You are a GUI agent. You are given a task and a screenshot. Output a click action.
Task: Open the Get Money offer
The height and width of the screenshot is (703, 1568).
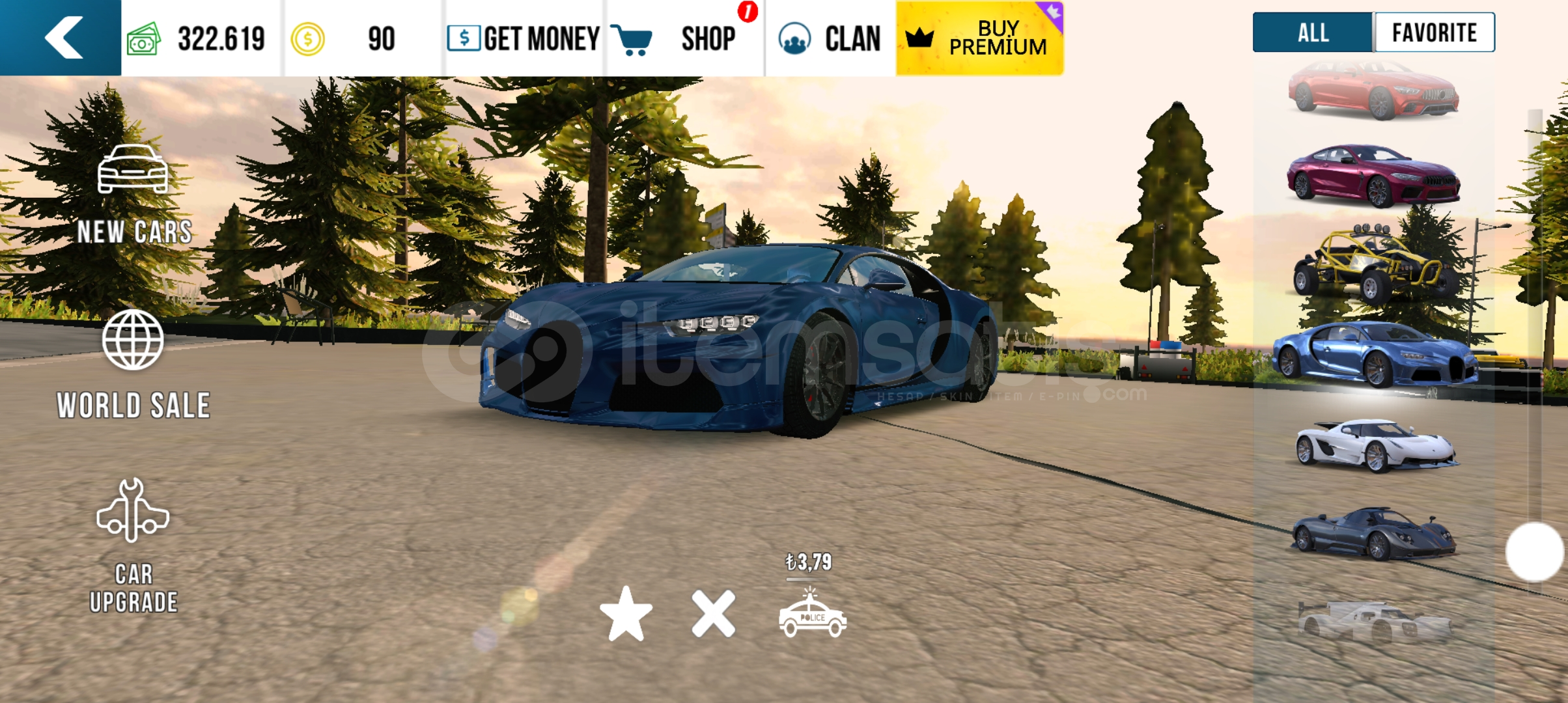point(524,38)
